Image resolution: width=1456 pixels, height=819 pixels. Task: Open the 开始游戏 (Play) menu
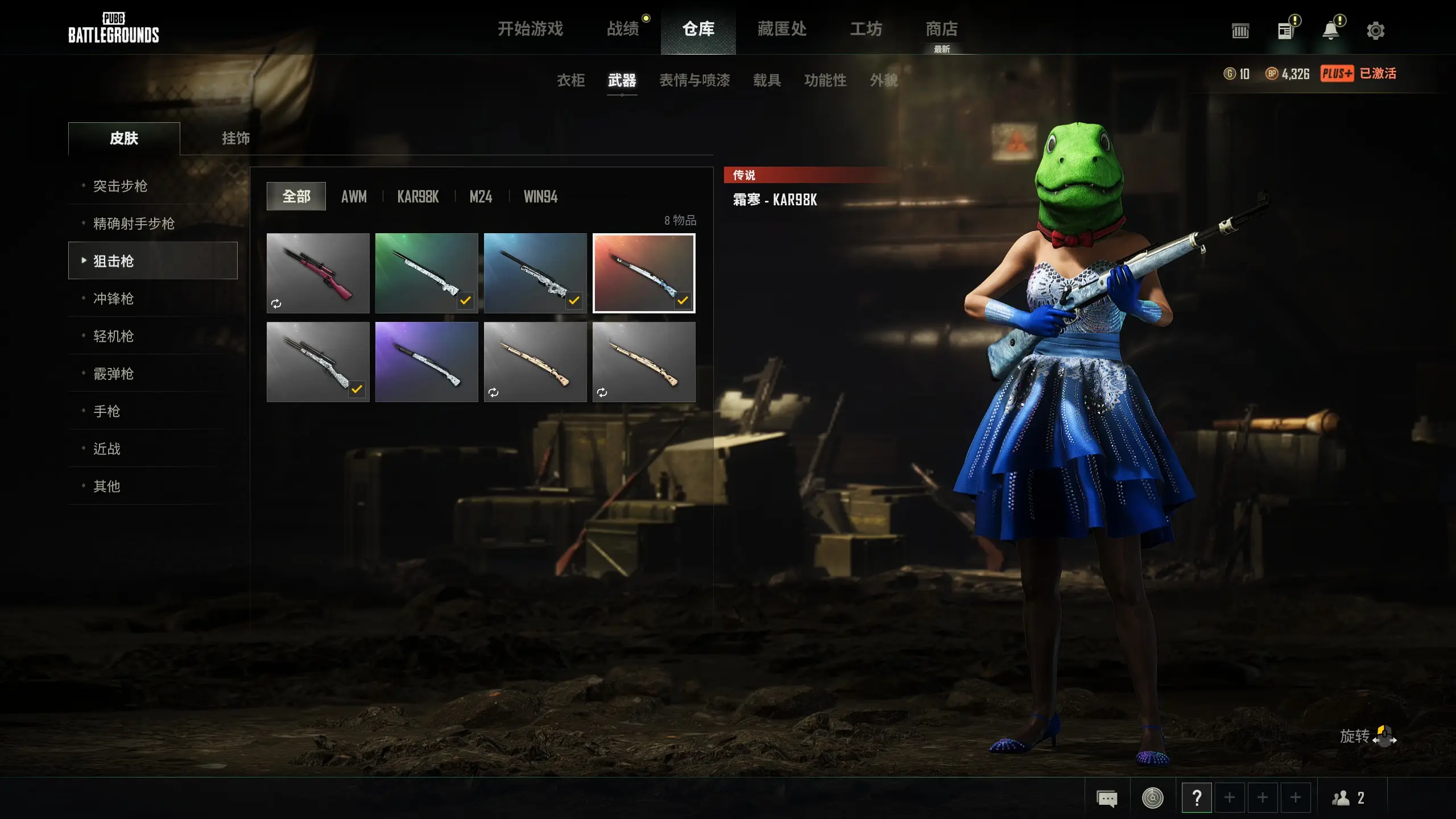click(x=530, y=28)
